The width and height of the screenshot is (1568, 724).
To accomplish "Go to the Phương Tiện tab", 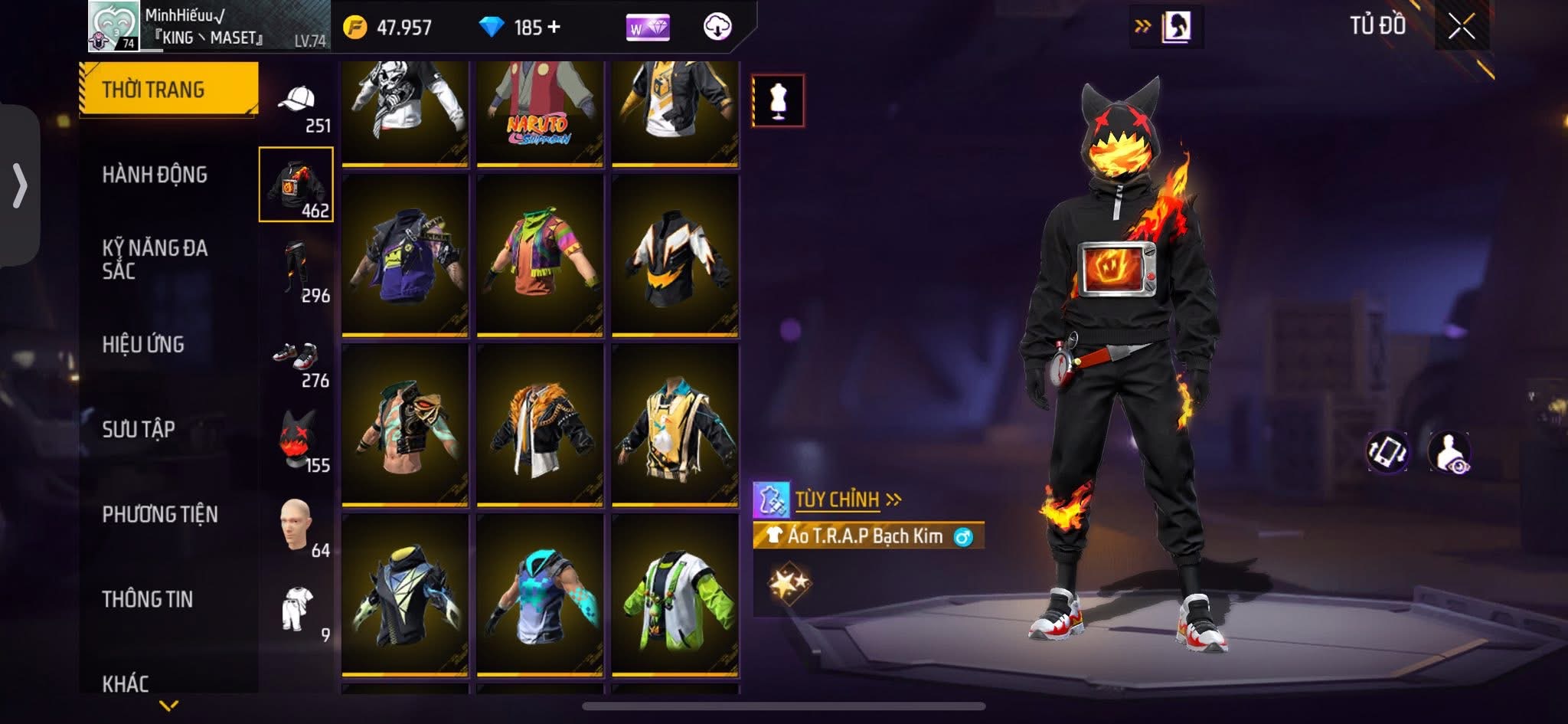I will (x=160, y=514).
